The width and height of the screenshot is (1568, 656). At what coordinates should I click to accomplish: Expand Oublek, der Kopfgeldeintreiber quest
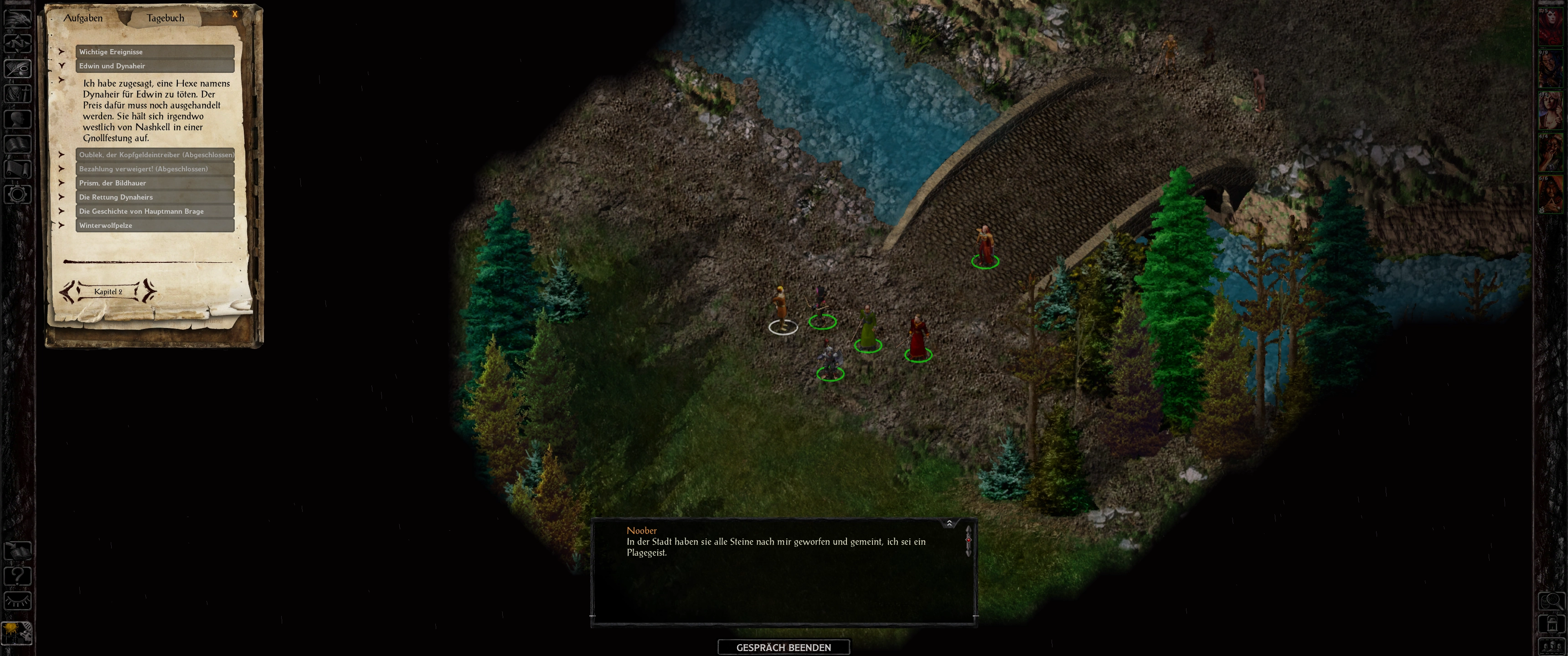click(155, 154)
